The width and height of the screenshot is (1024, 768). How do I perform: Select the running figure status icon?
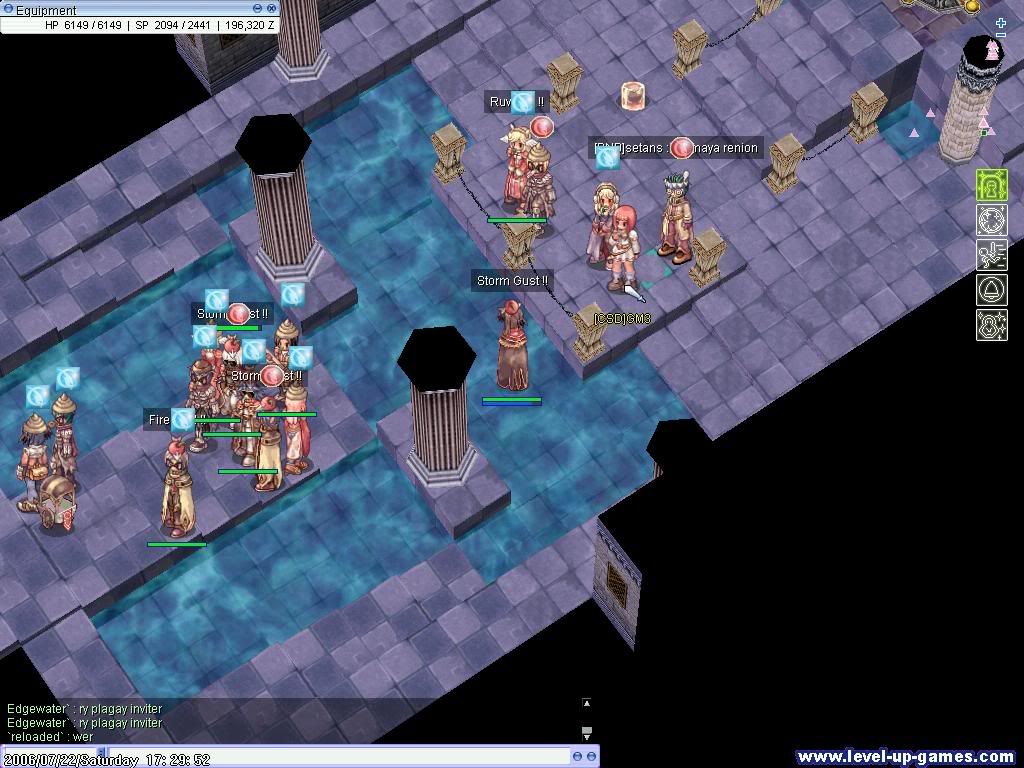tap(992, 255)
